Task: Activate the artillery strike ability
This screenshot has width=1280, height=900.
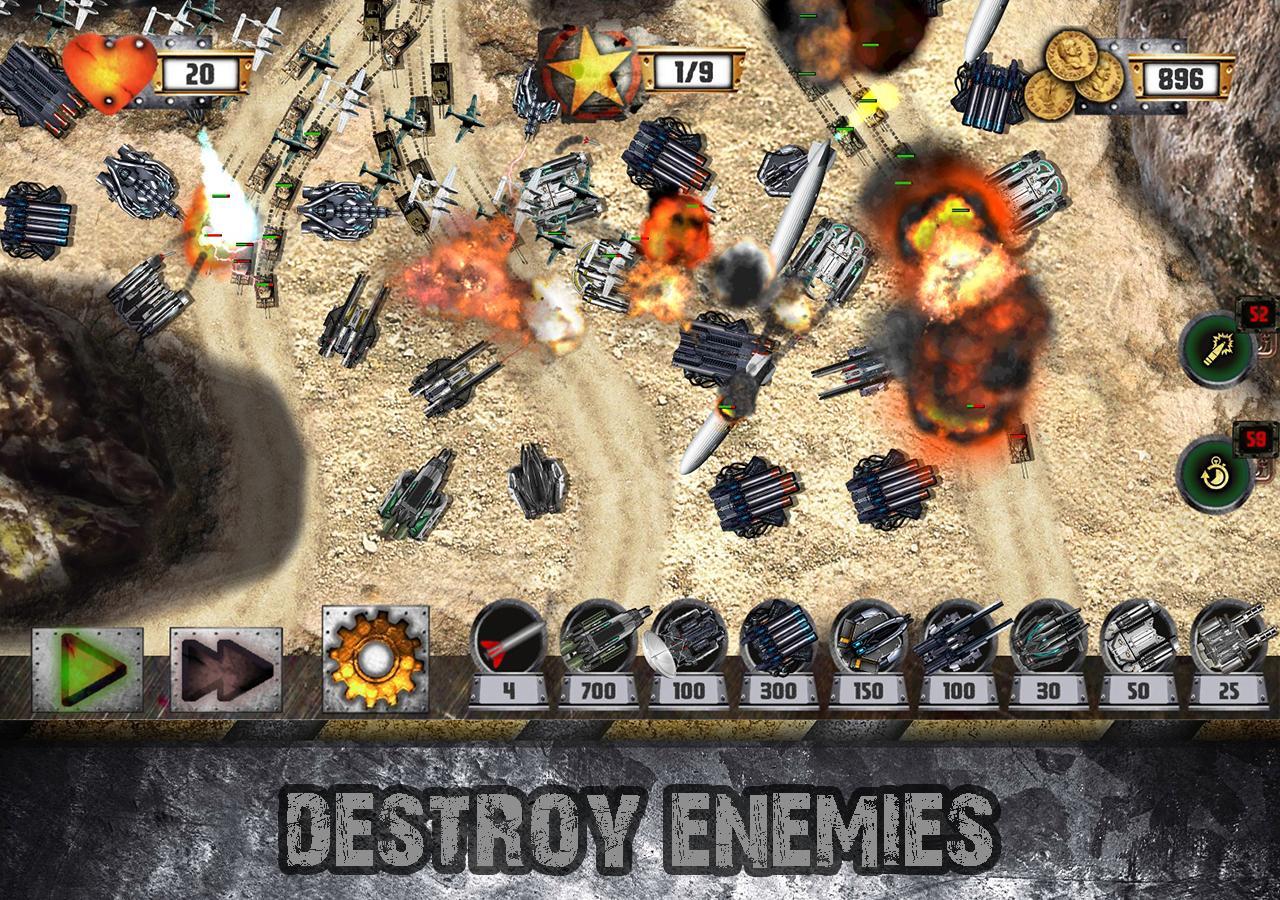Action: [1218, 352]
